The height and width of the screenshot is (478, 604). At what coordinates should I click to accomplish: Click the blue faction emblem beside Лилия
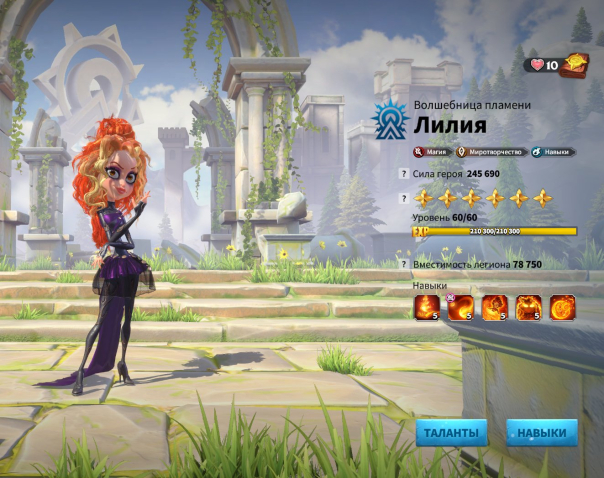coord(388,121)
